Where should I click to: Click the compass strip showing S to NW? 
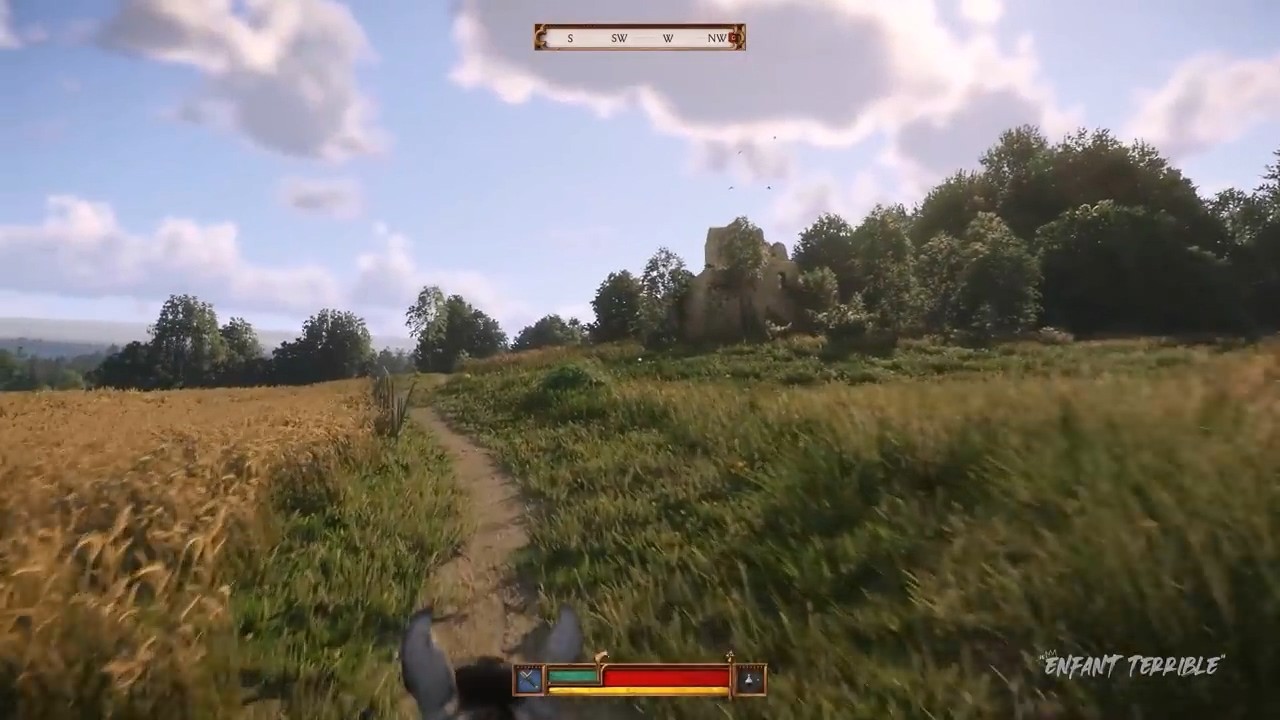638,38
